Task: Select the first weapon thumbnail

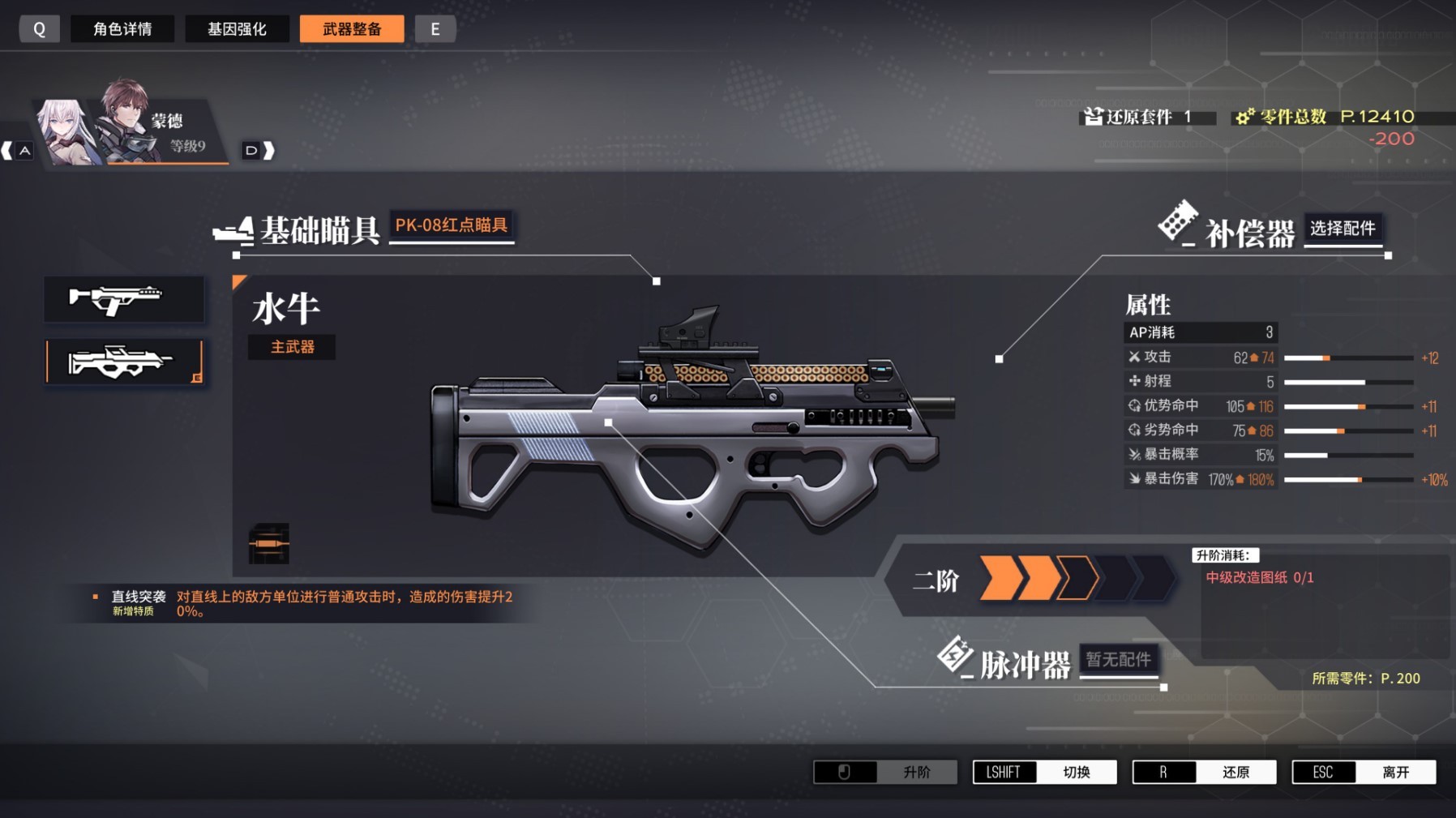Action: point(124,299)
